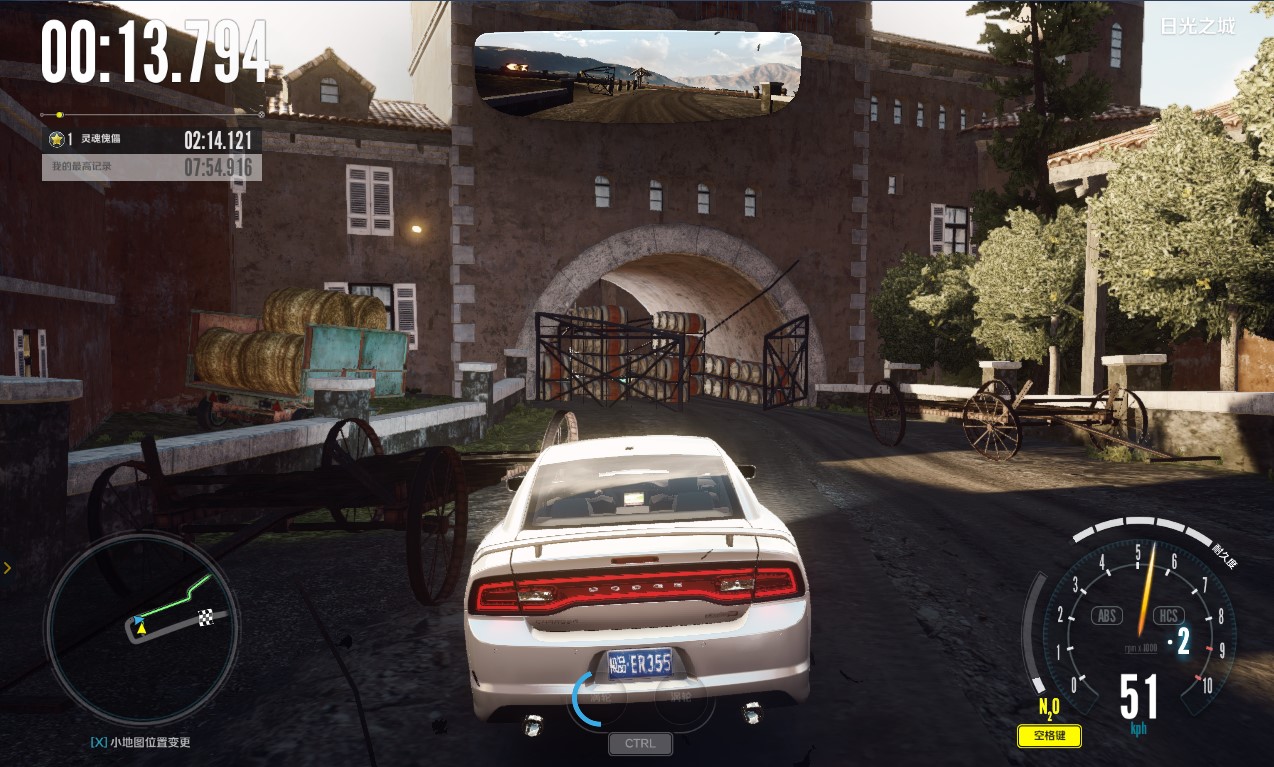Select the first-place leaderboard row
The width and height of the screenshot is (1274, 767).
(151, 139)
